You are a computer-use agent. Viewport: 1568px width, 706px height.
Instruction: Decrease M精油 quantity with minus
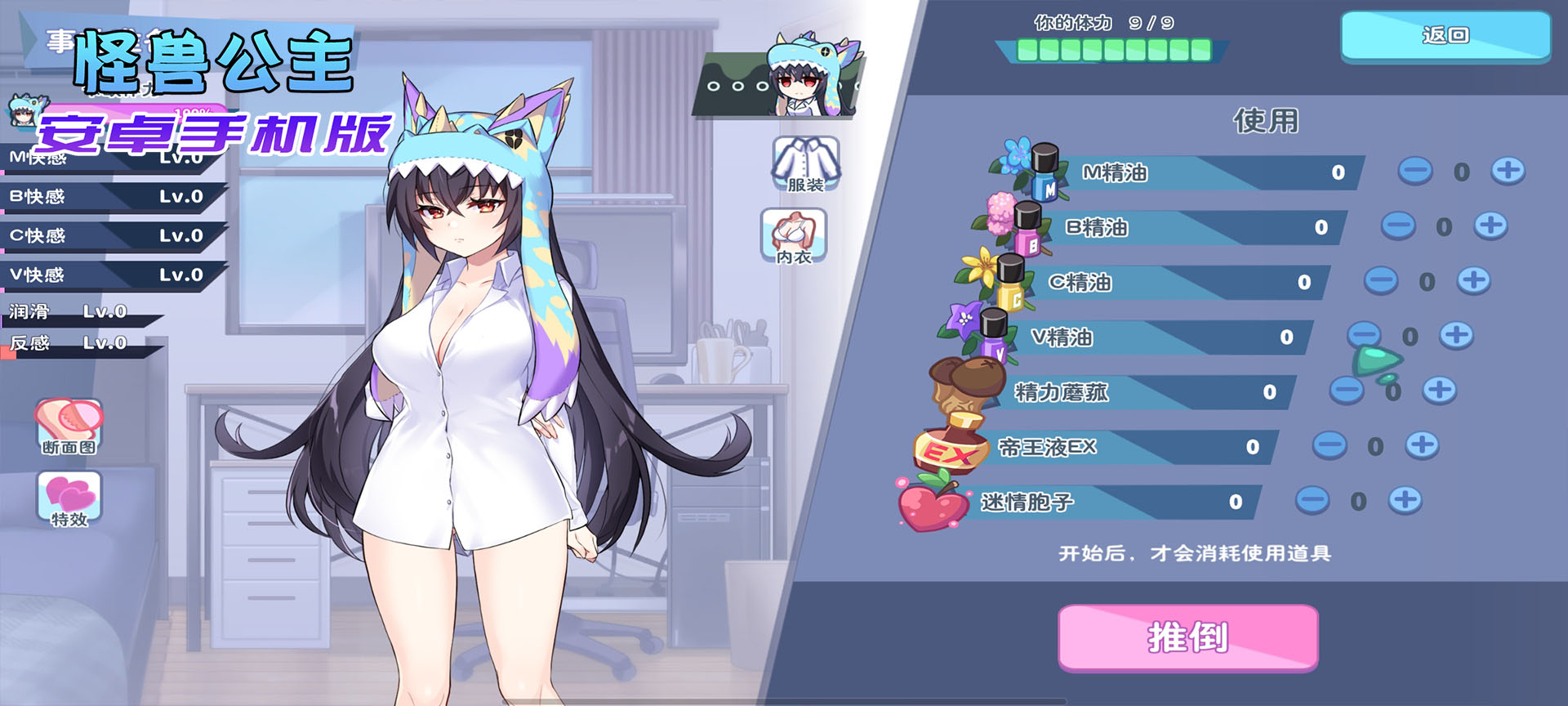pyautogui.click(x=1414, y=171)
